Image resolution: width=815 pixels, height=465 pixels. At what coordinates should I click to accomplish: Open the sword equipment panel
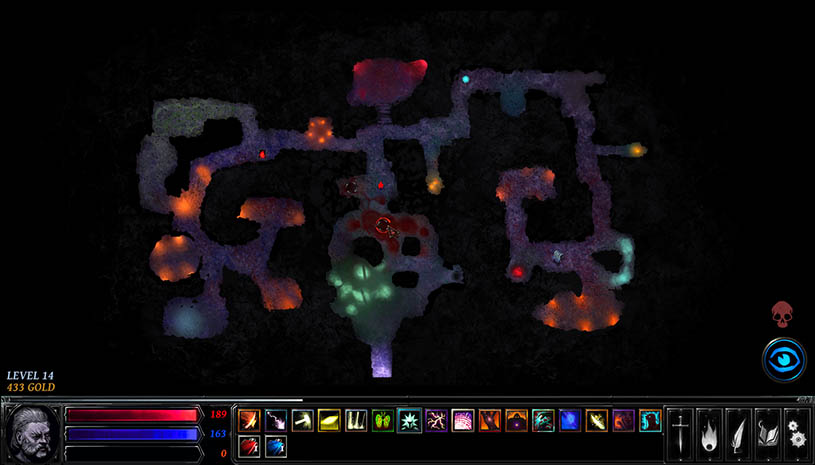[x=680, y=434]
